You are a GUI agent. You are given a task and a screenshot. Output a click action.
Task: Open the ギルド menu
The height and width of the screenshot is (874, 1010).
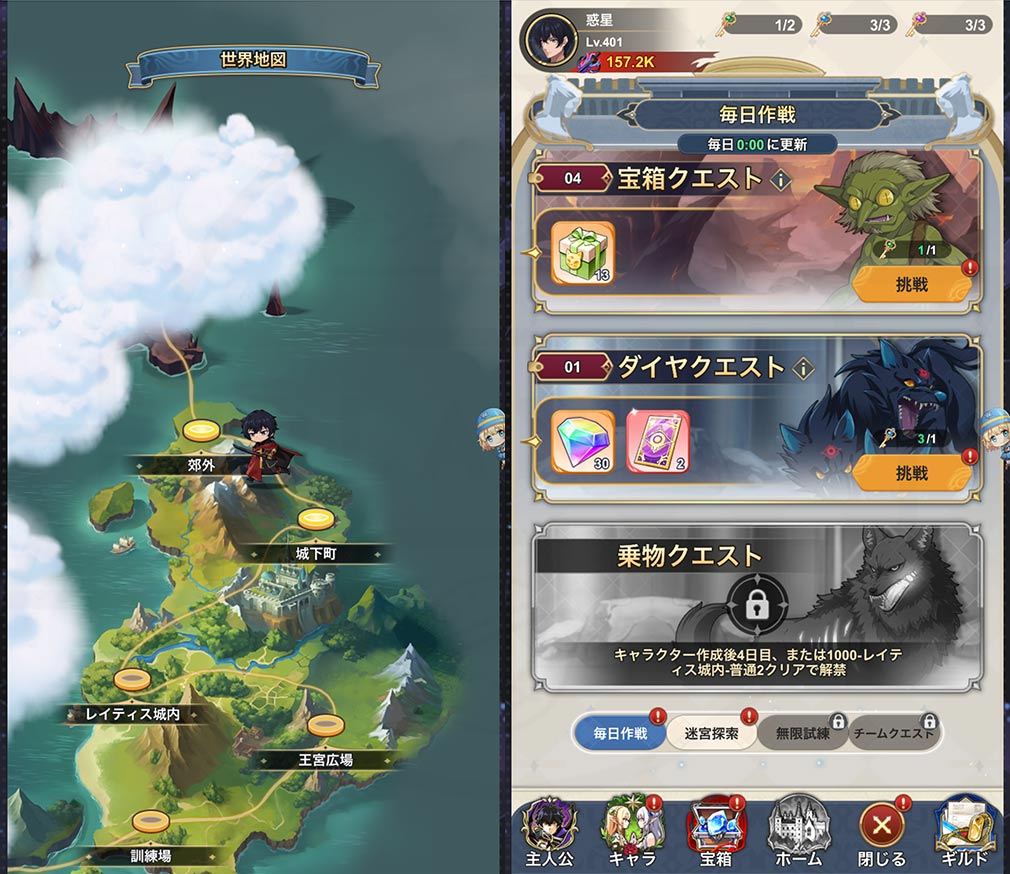click(965, 832)
